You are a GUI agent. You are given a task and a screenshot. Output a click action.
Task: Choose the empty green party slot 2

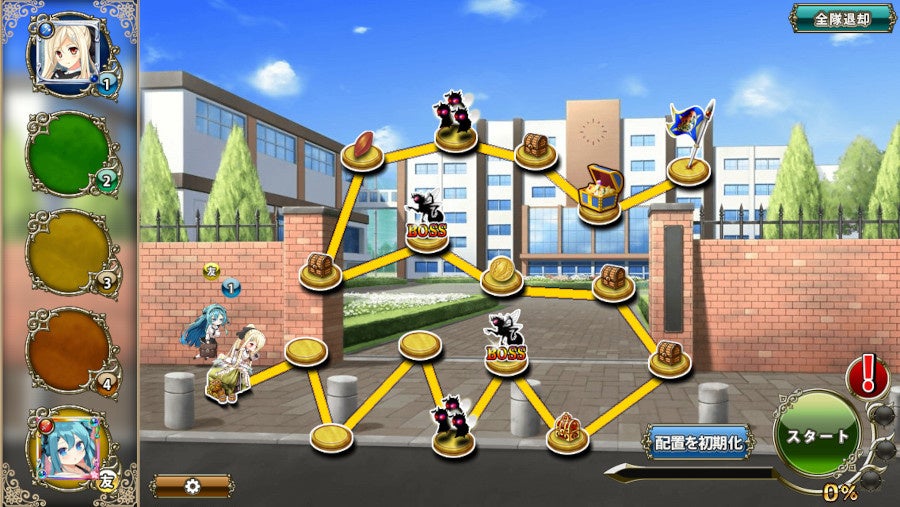point(70,153)
